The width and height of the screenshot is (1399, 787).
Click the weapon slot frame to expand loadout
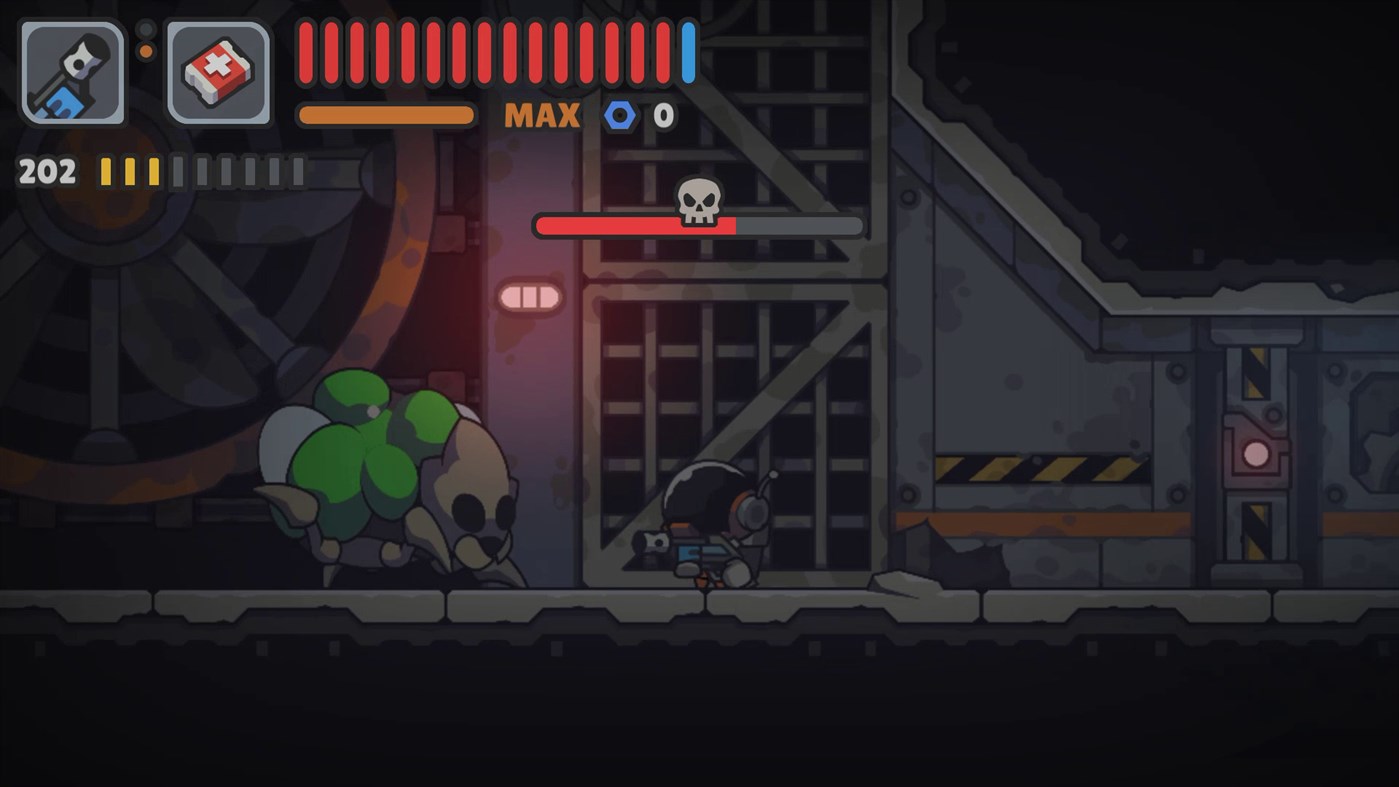pos(72,71)
